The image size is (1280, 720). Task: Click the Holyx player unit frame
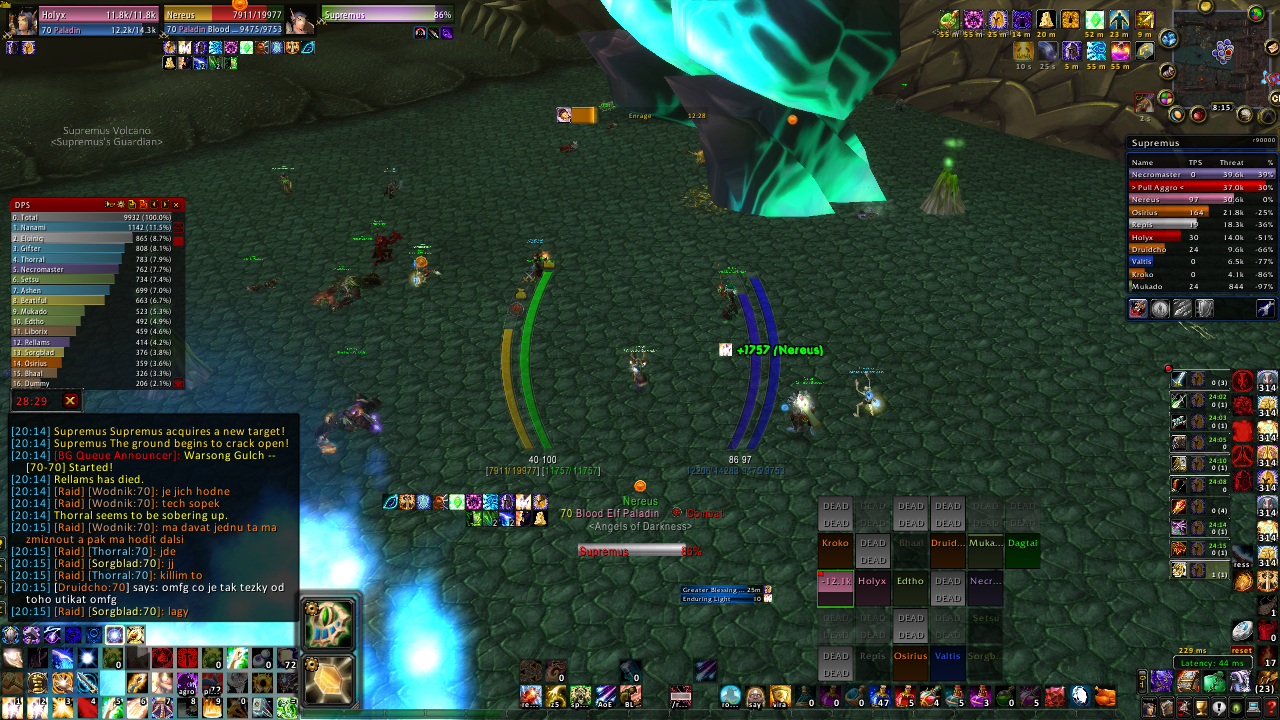point(98,22)
